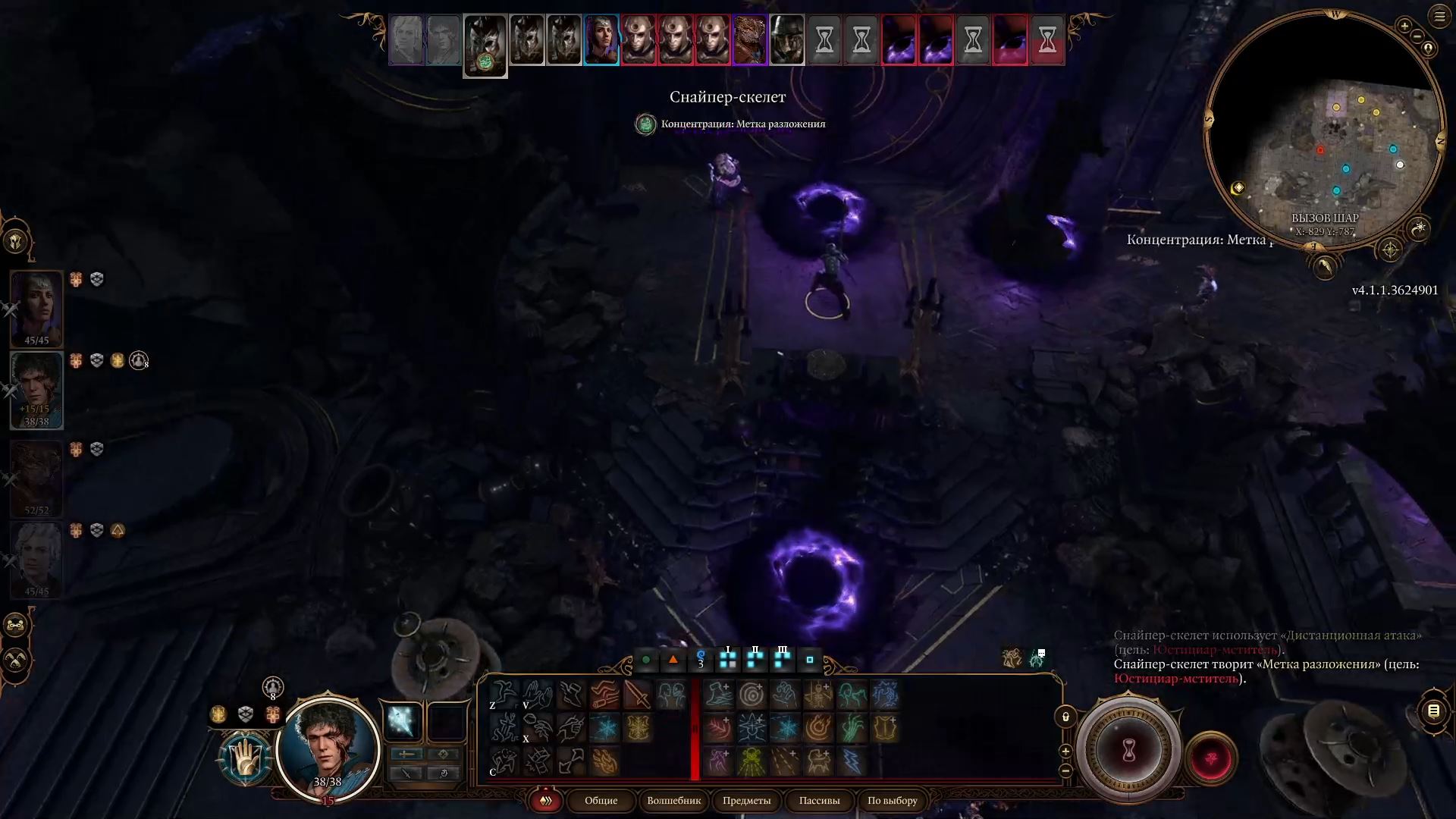Screen dimensions: 1456x819
Task: Expand the hotbar with the plus button
Action: coord(1065,750)
